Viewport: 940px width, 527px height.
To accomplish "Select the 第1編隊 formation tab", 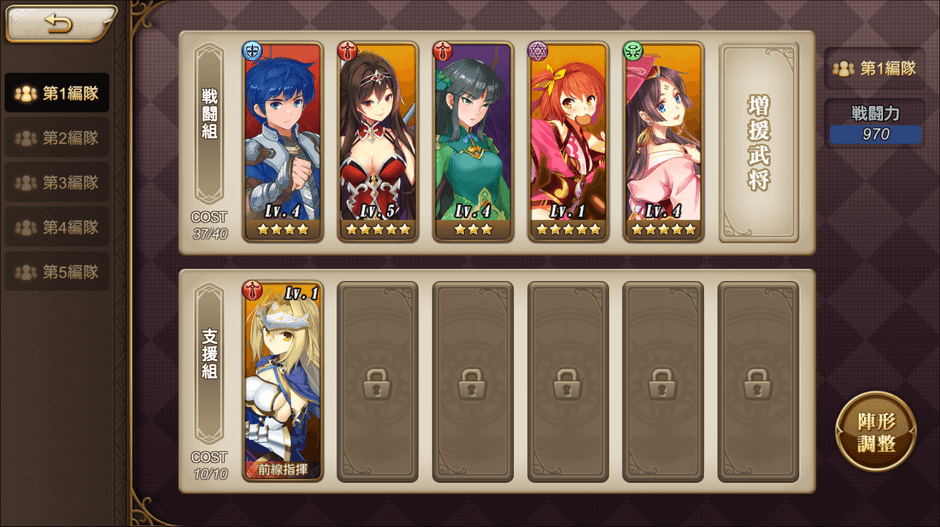I will (x=58, y=94).
